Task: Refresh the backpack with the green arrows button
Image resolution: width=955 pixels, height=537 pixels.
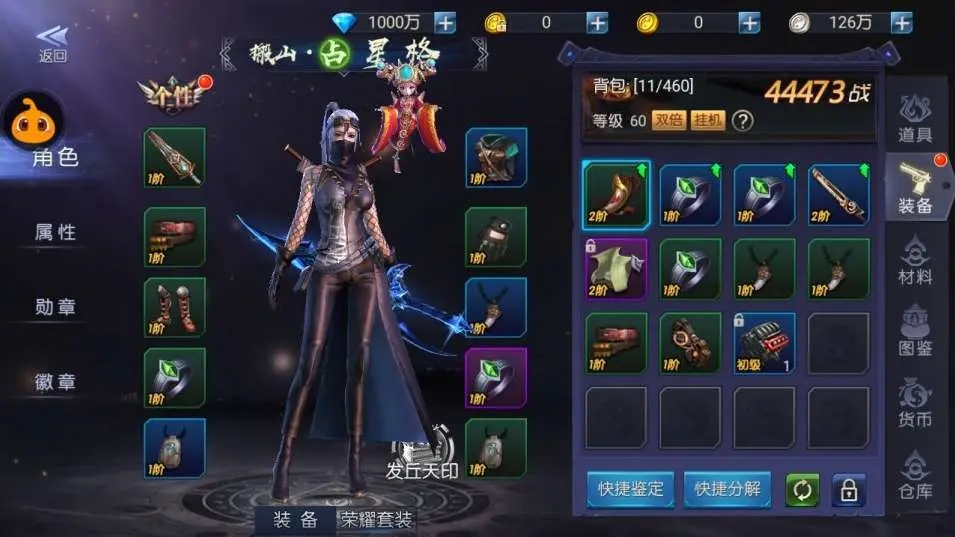Action: tap(800, 490)
